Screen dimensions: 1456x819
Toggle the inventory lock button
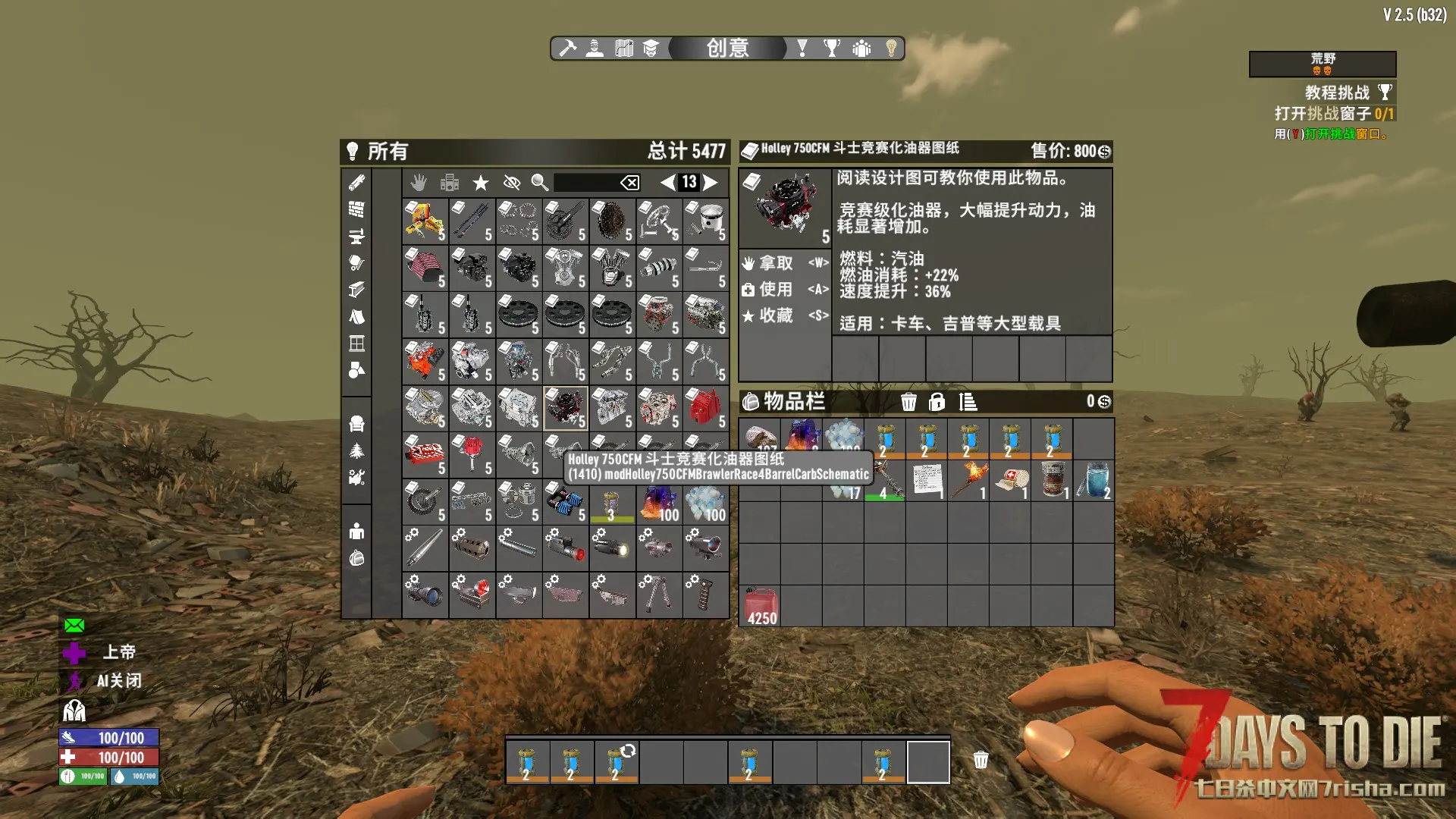[937, 402]
